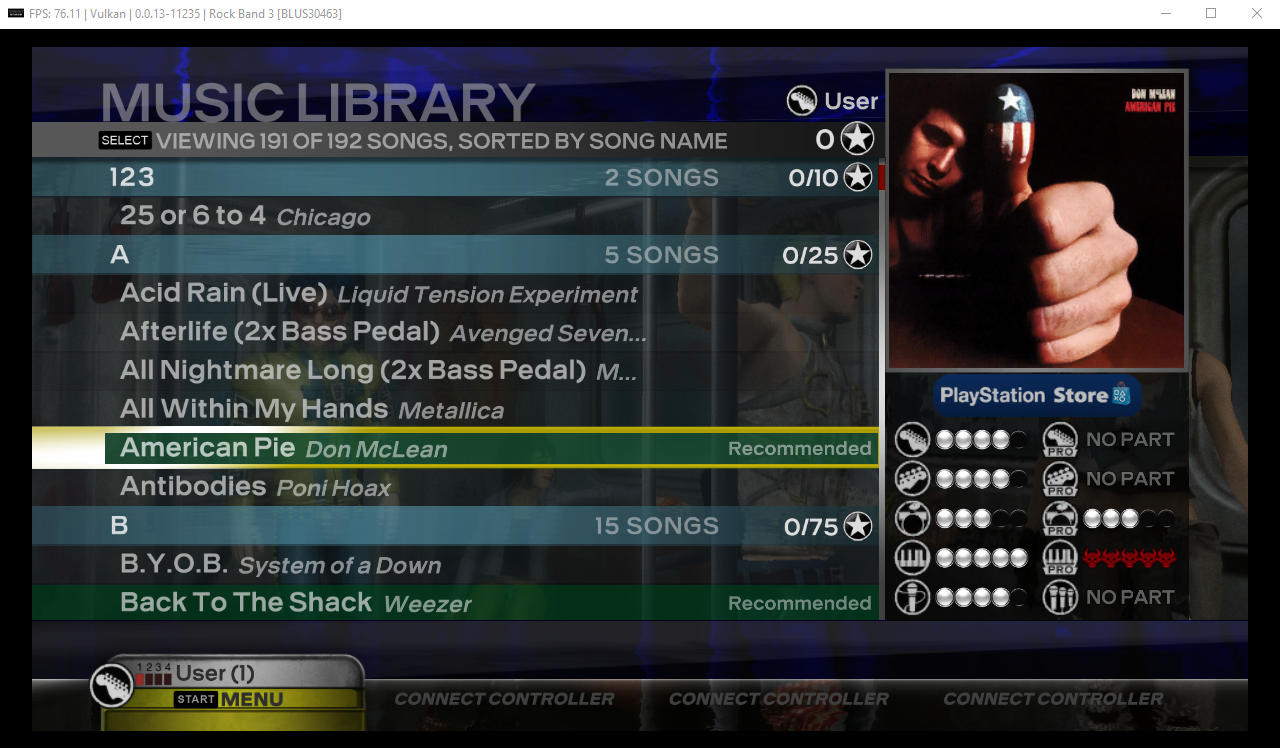This screenshot has width=1280, height=748.
Task: Click the Pro Keys flame difficulty rating
Action: click(1128, 557)
